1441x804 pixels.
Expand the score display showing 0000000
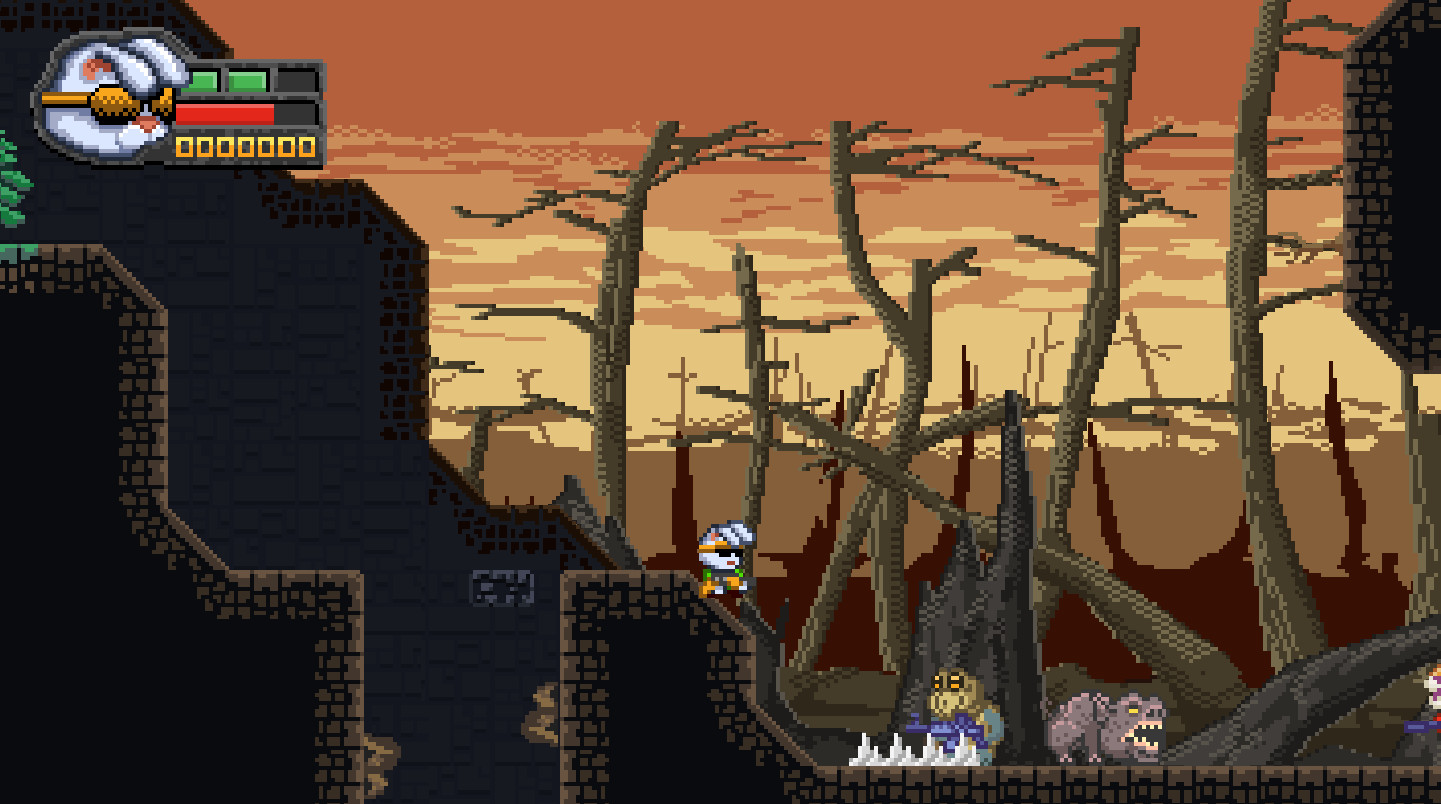click(x=245, y=146)
